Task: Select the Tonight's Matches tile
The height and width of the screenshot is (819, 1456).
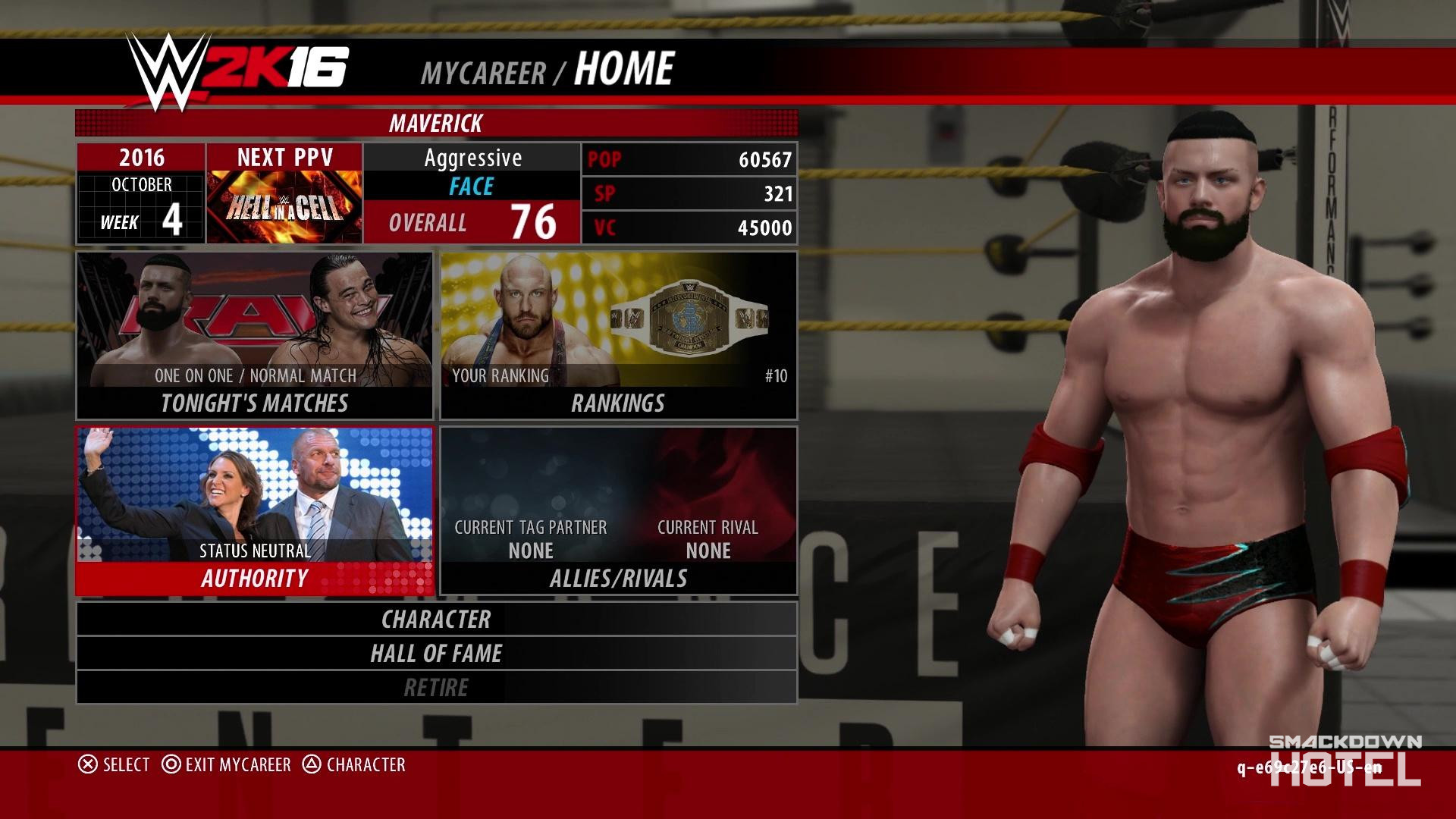Action: [x=254, y=334]
